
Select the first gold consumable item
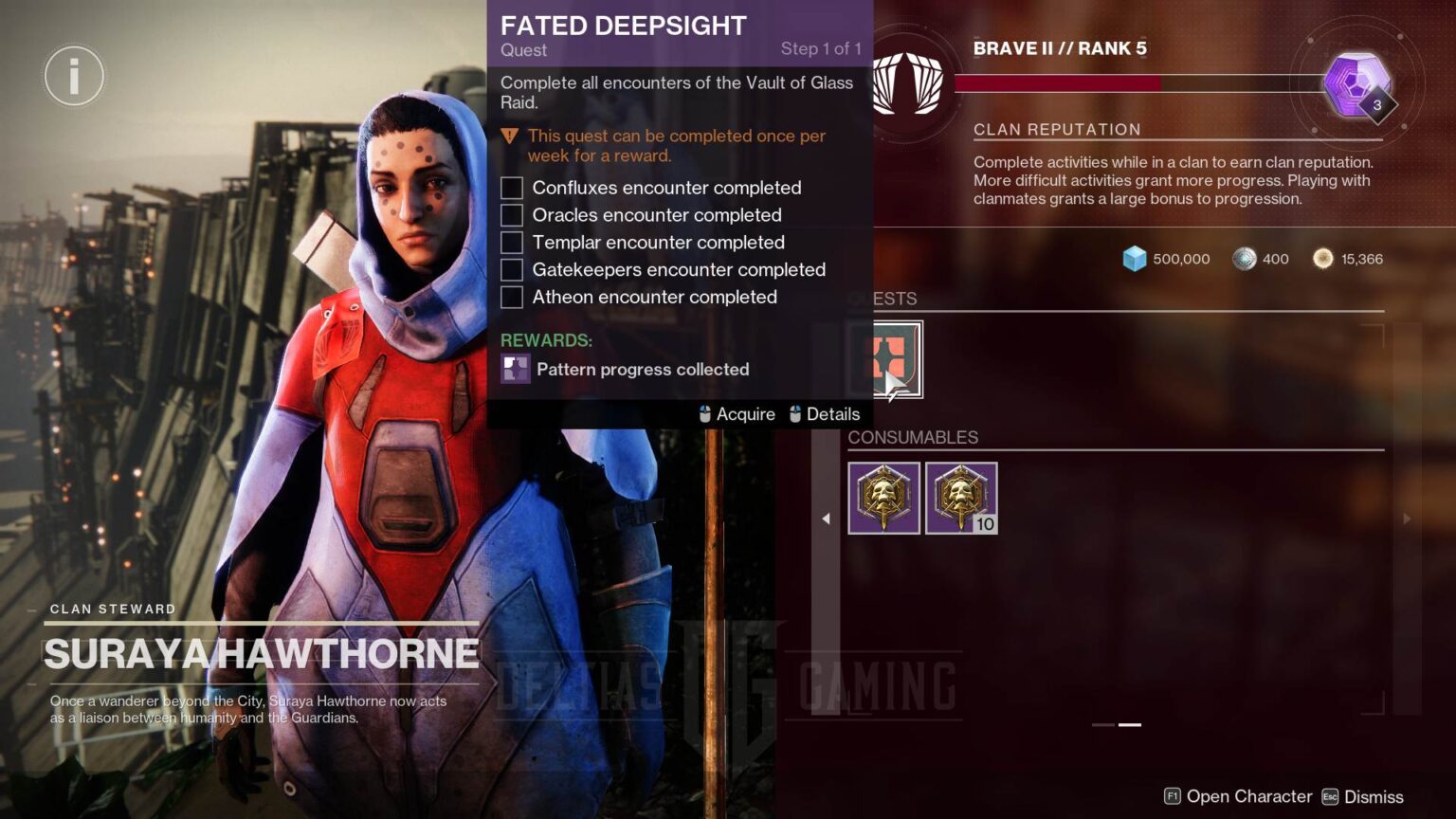click(883, 498)
